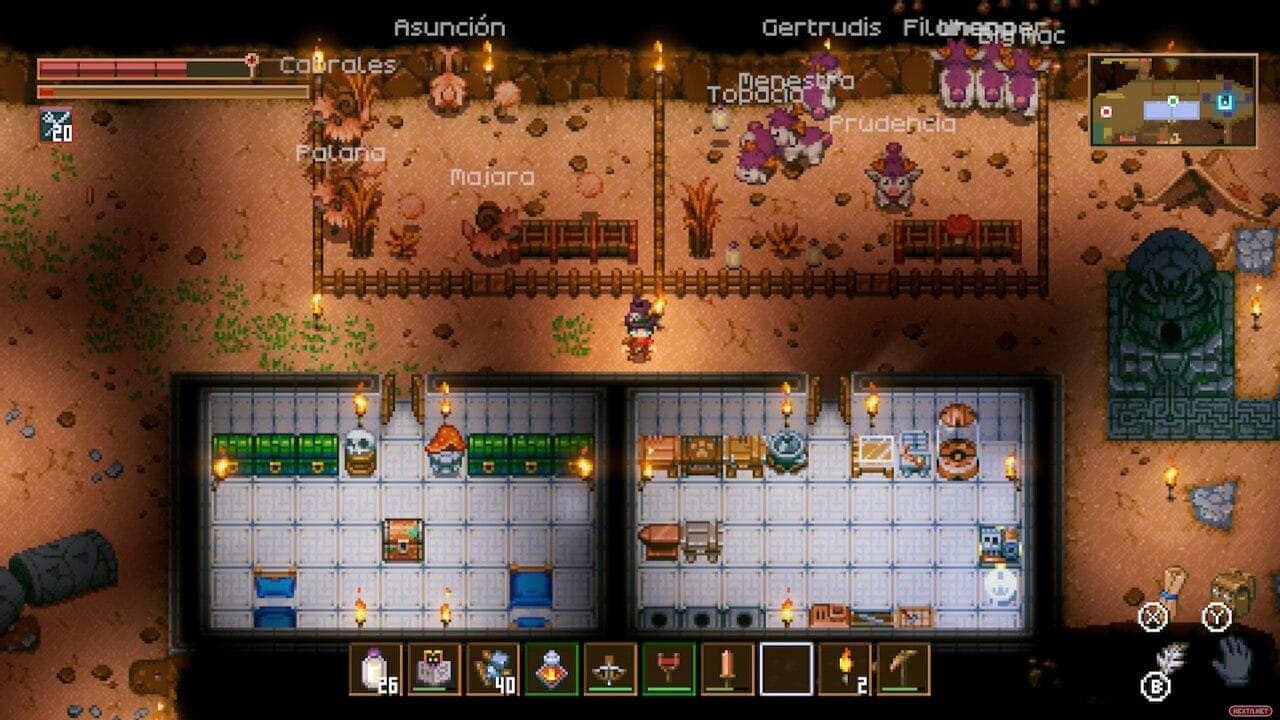Select the torch hotbar slot
The image size is (1280, 720).
844,668
